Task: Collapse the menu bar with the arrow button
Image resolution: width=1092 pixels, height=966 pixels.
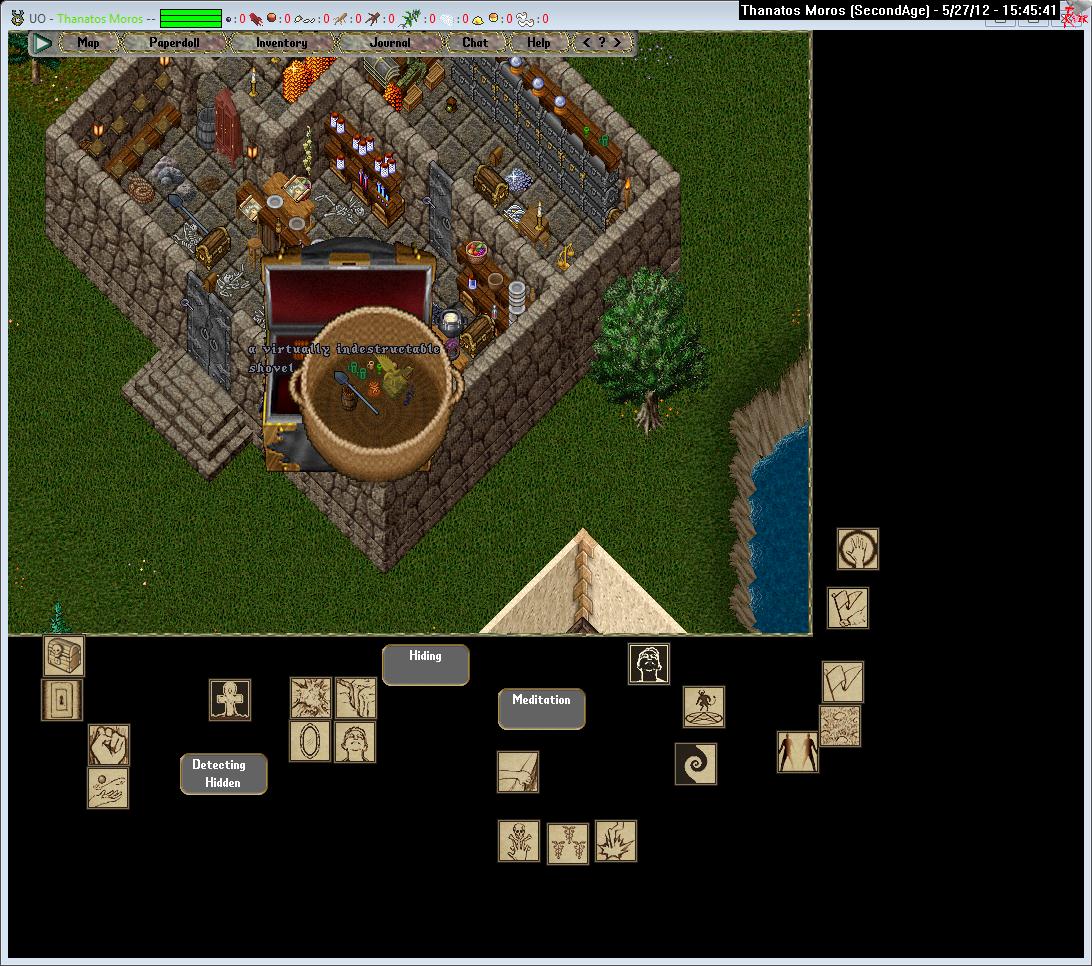Action: [x=42, y=43]
